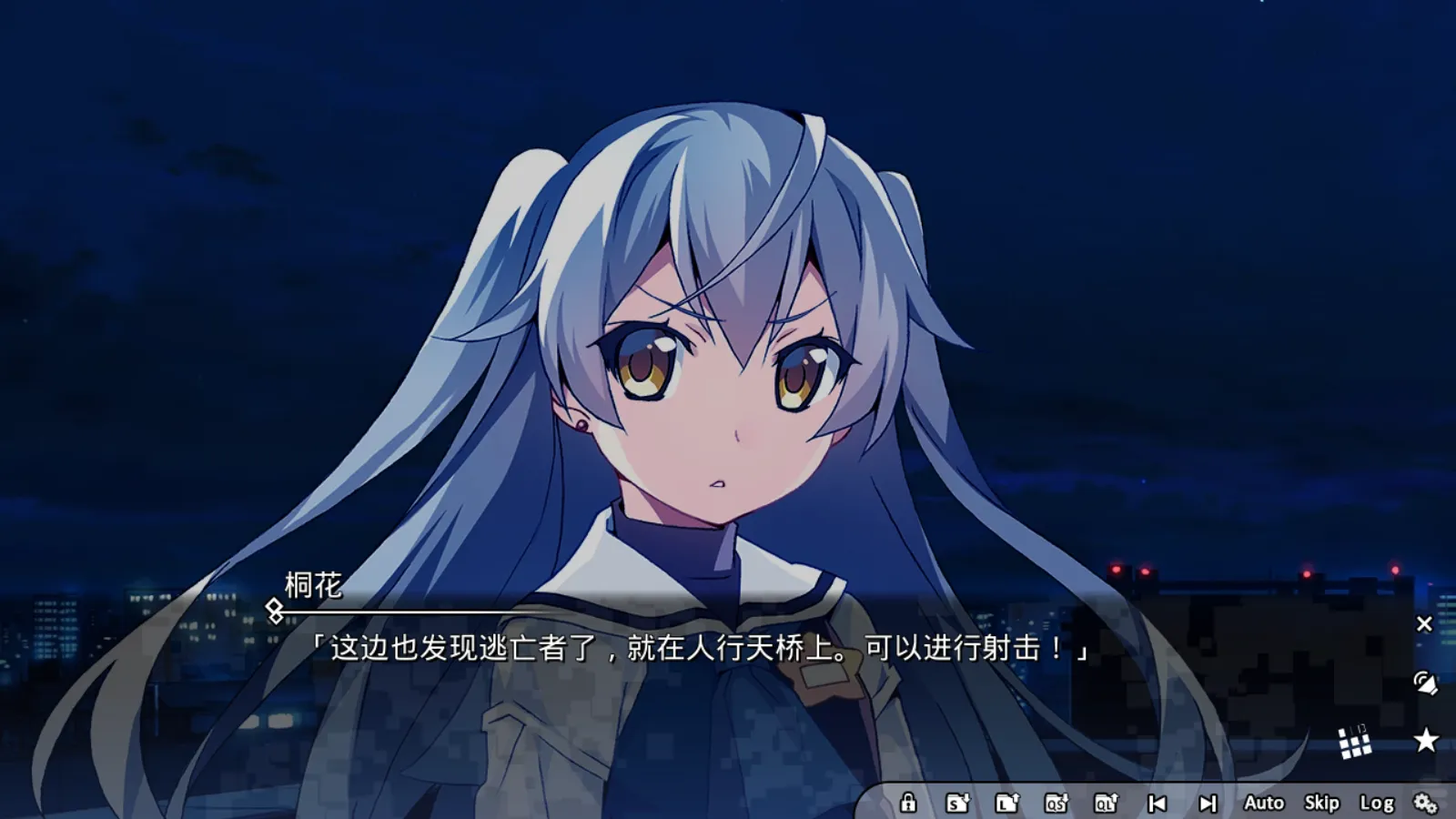Hide the dialogue window with the X
Image resolution: width=1456 pixels, height=819 pixels.
(x=1424, y=623)
